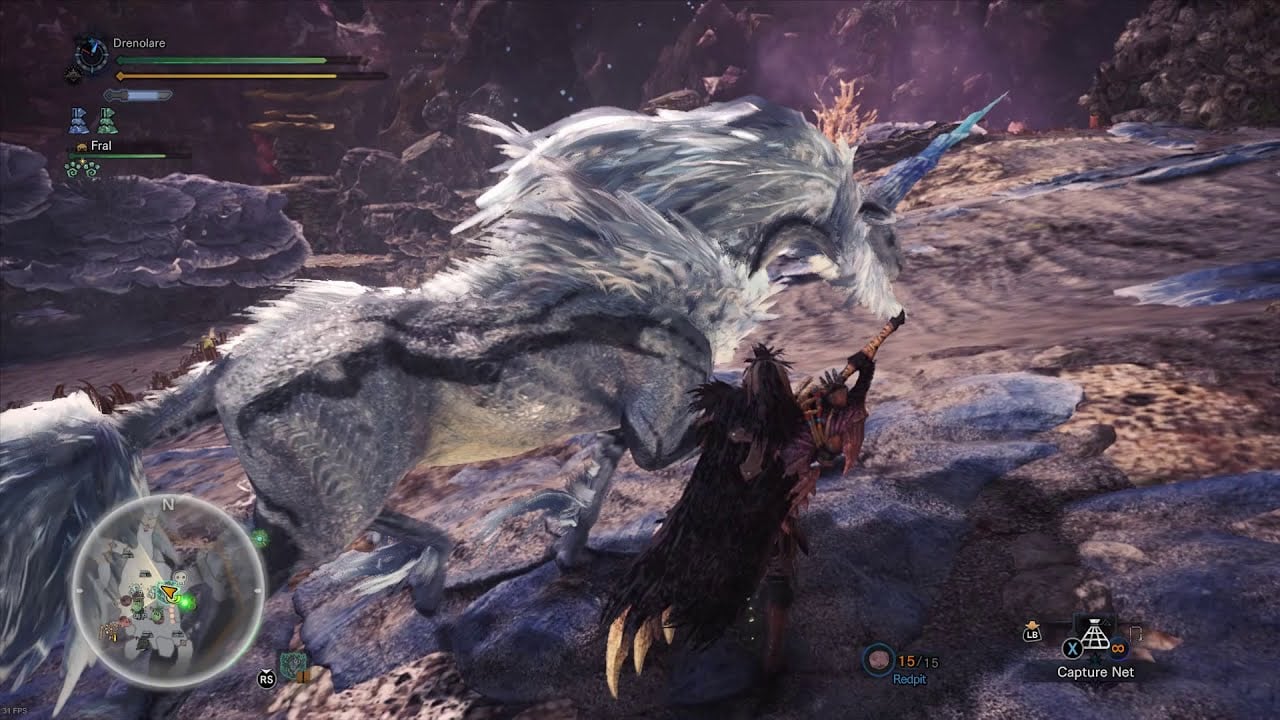Viewport: 1280px width, 720px height.
Task: Click the Capture Net item name label
Action: pos(1097,671)
